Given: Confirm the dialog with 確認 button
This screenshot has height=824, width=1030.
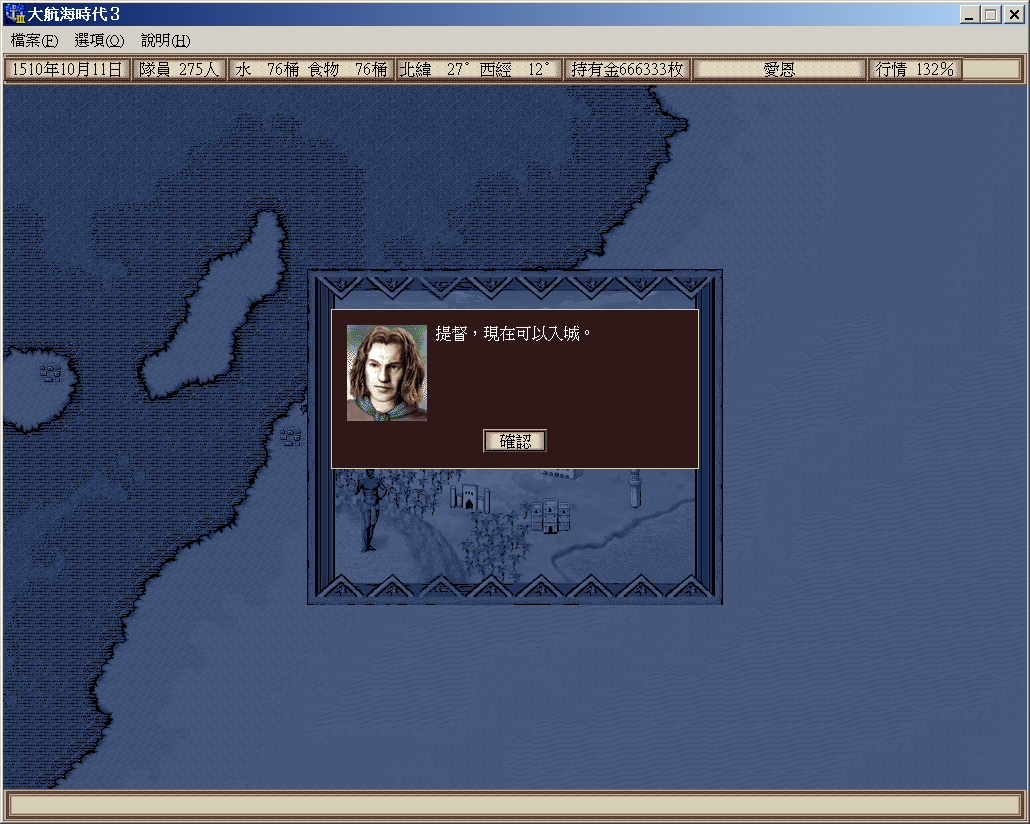Looking at the screenshot, I should (x=515, y=441).
